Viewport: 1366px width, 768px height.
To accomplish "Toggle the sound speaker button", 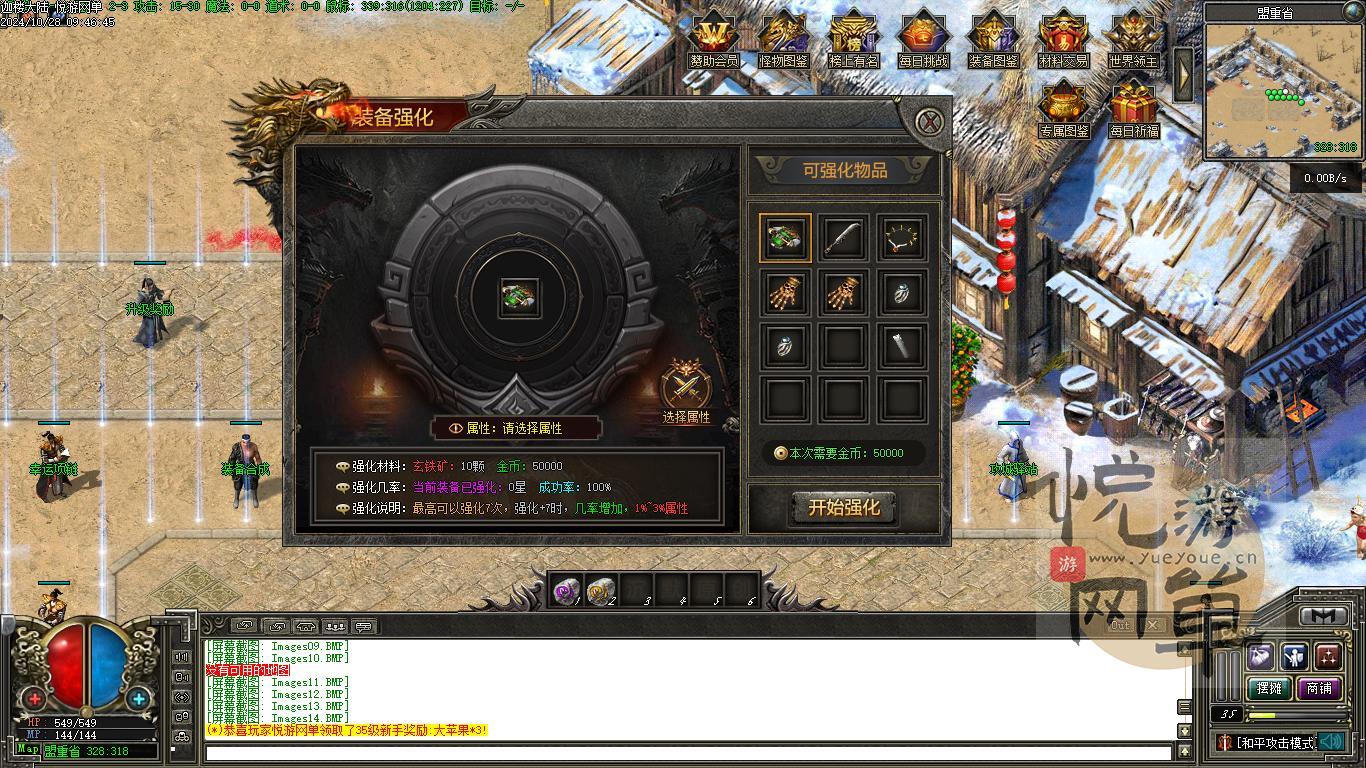I will coord(1330,742).
